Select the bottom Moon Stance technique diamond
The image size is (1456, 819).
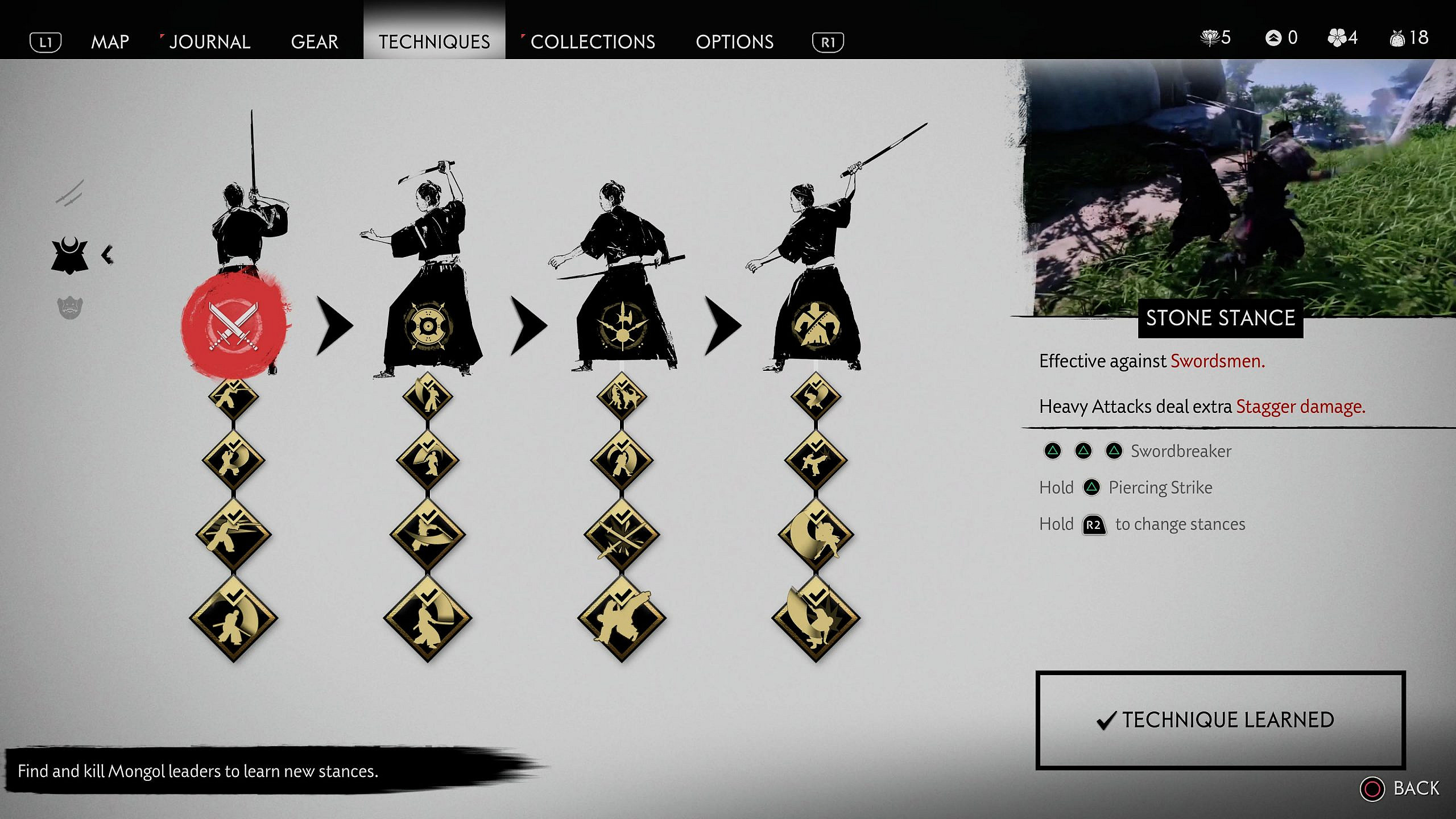[x=816, y=619]
